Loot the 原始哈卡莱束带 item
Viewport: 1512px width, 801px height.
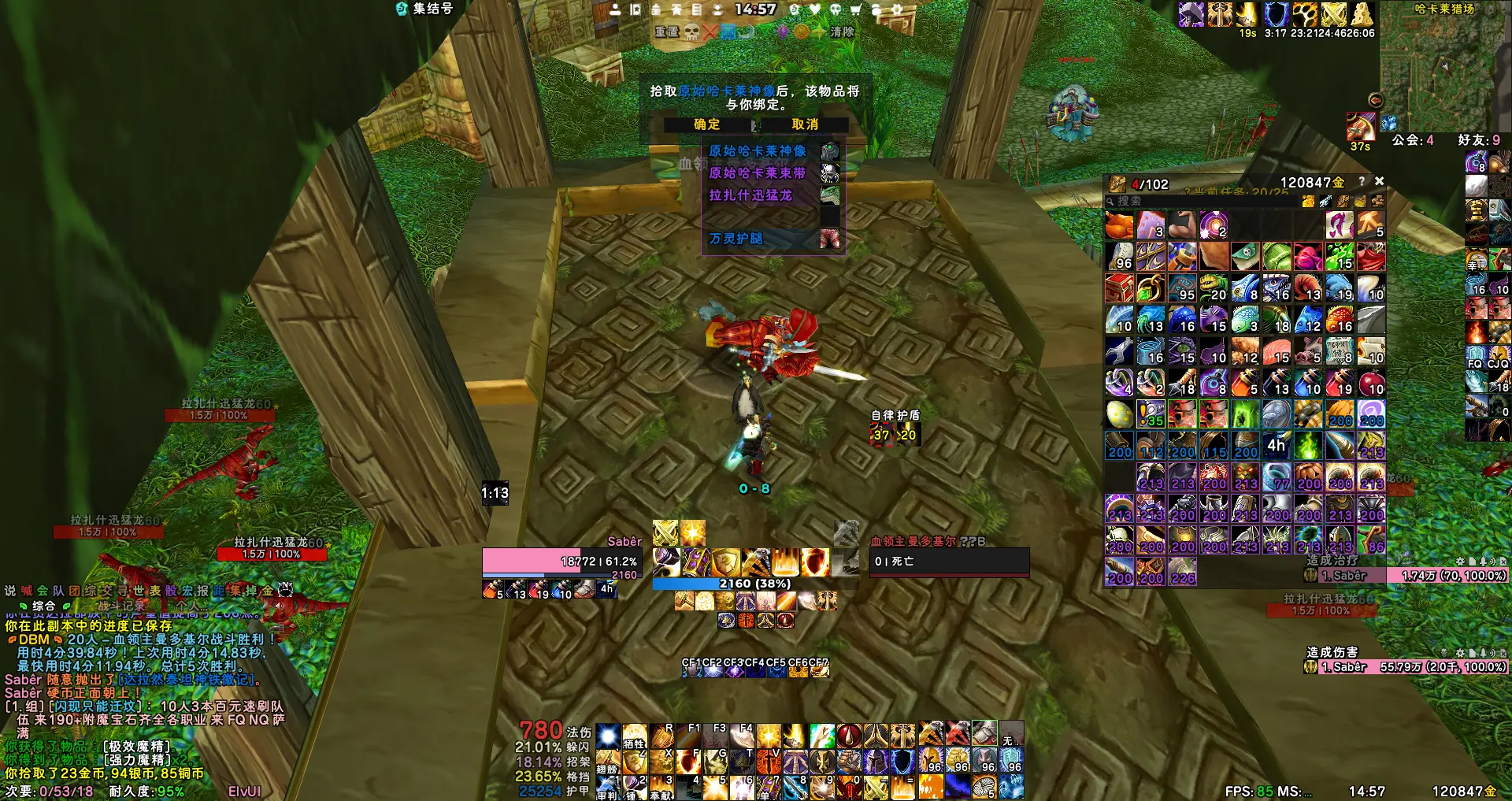click(757, 173)
